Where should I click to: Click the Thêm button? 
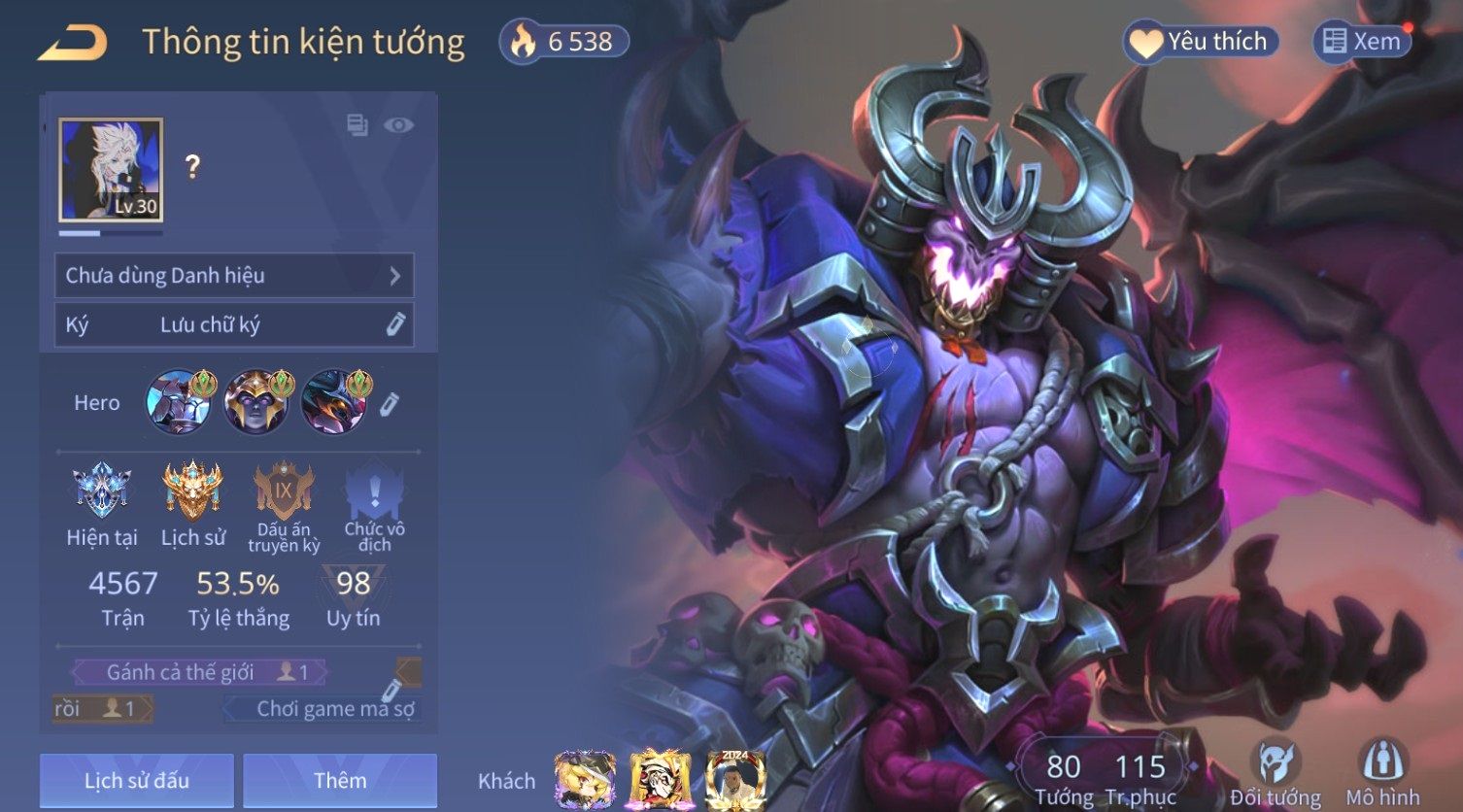coord(340,780)
